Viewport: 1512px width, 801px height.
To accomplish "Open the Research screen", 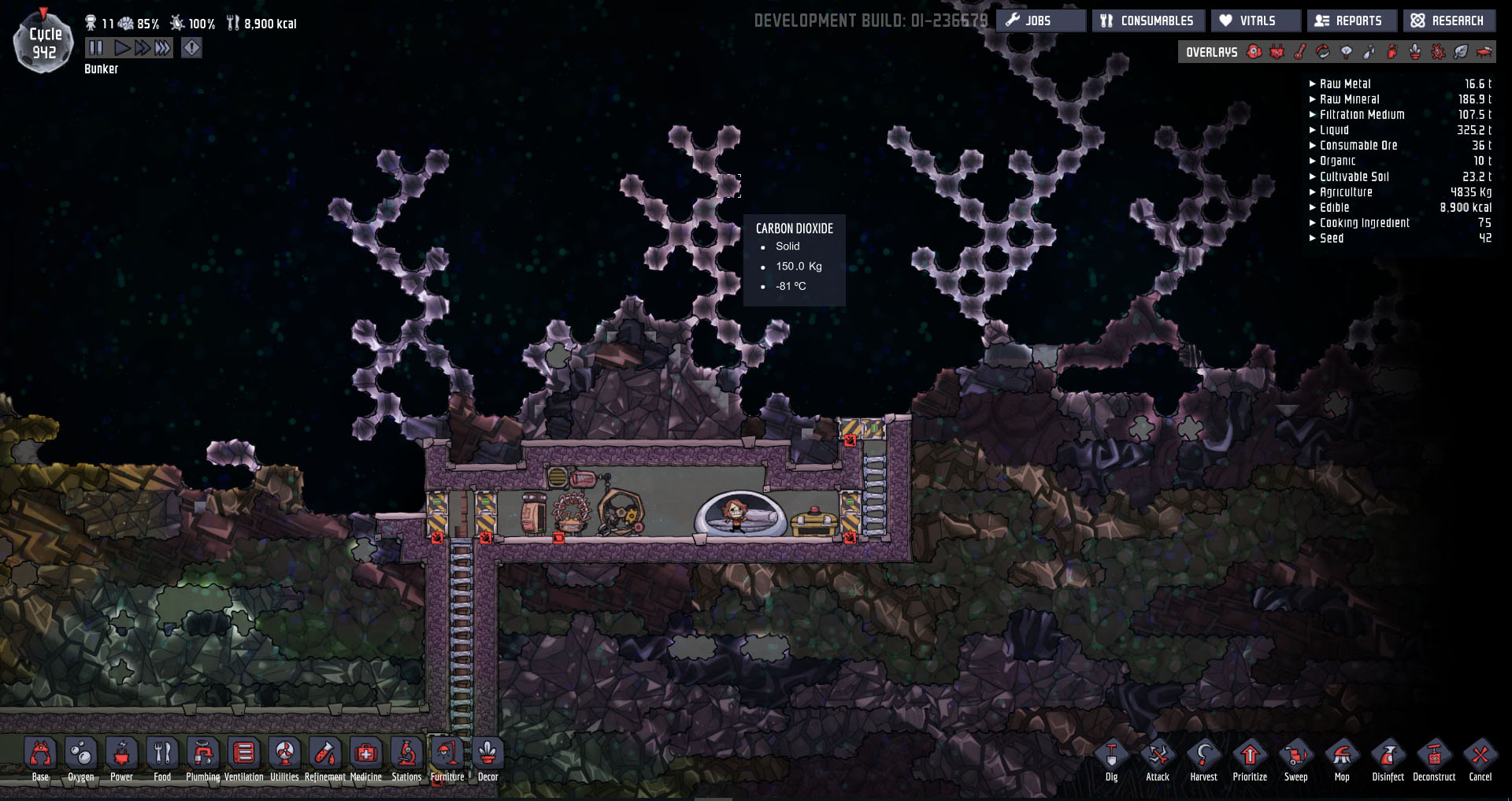I will coord(1448,20).
